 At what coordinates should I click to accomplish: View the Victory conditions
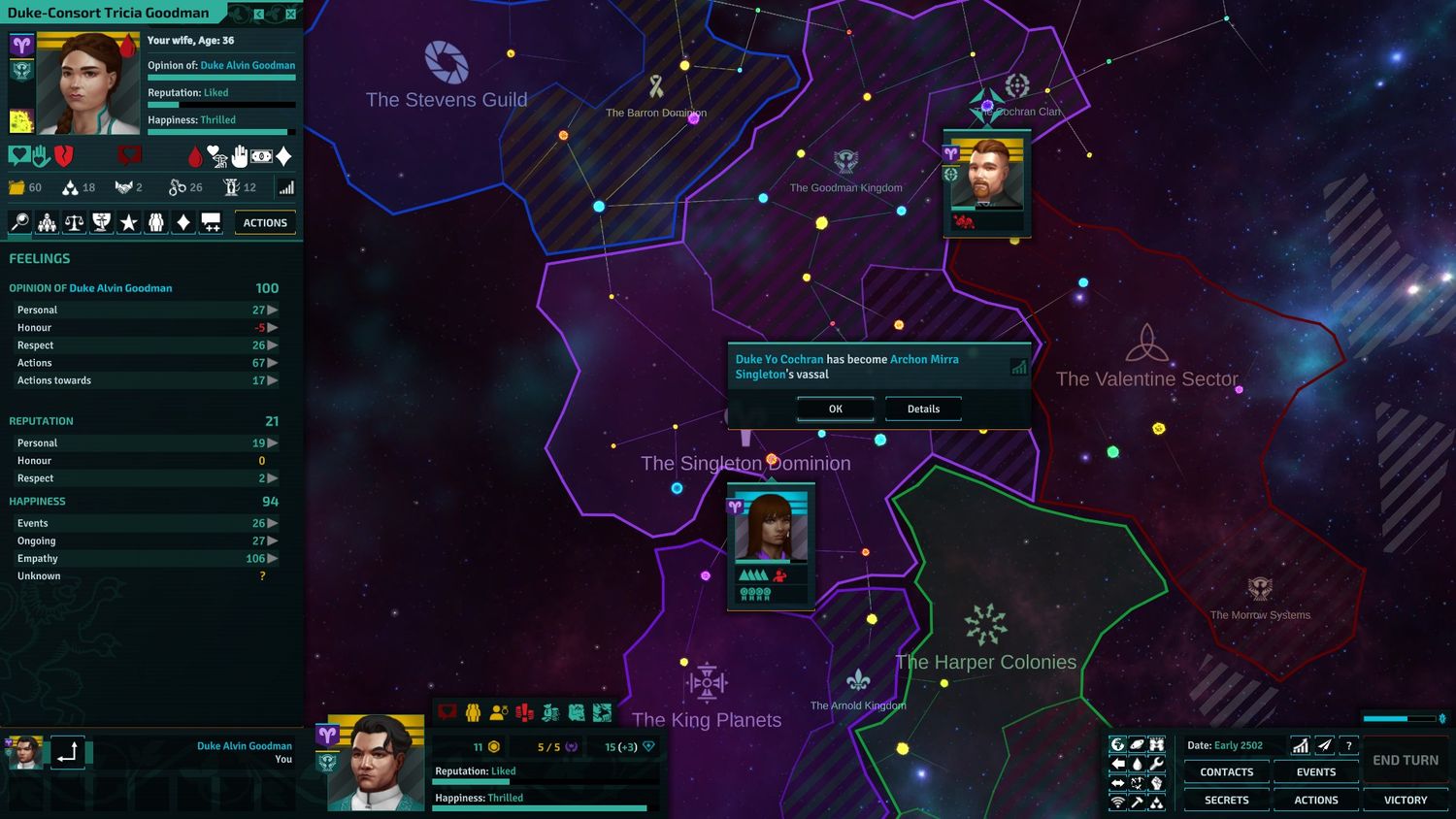click(1405, 801)
